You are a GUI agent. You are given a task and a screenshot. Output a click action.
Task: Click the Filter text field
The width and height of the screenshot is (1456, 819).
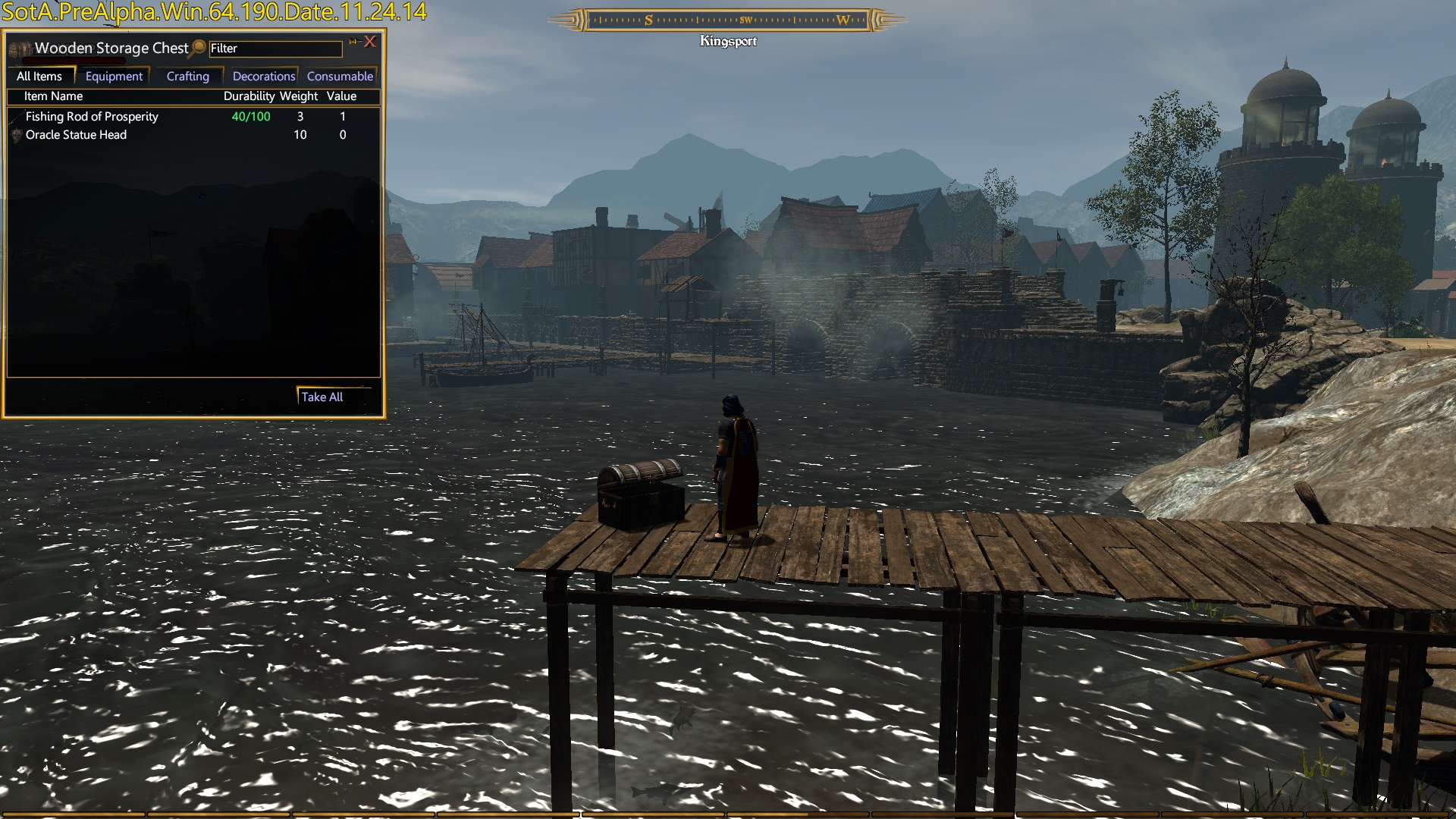275,49
